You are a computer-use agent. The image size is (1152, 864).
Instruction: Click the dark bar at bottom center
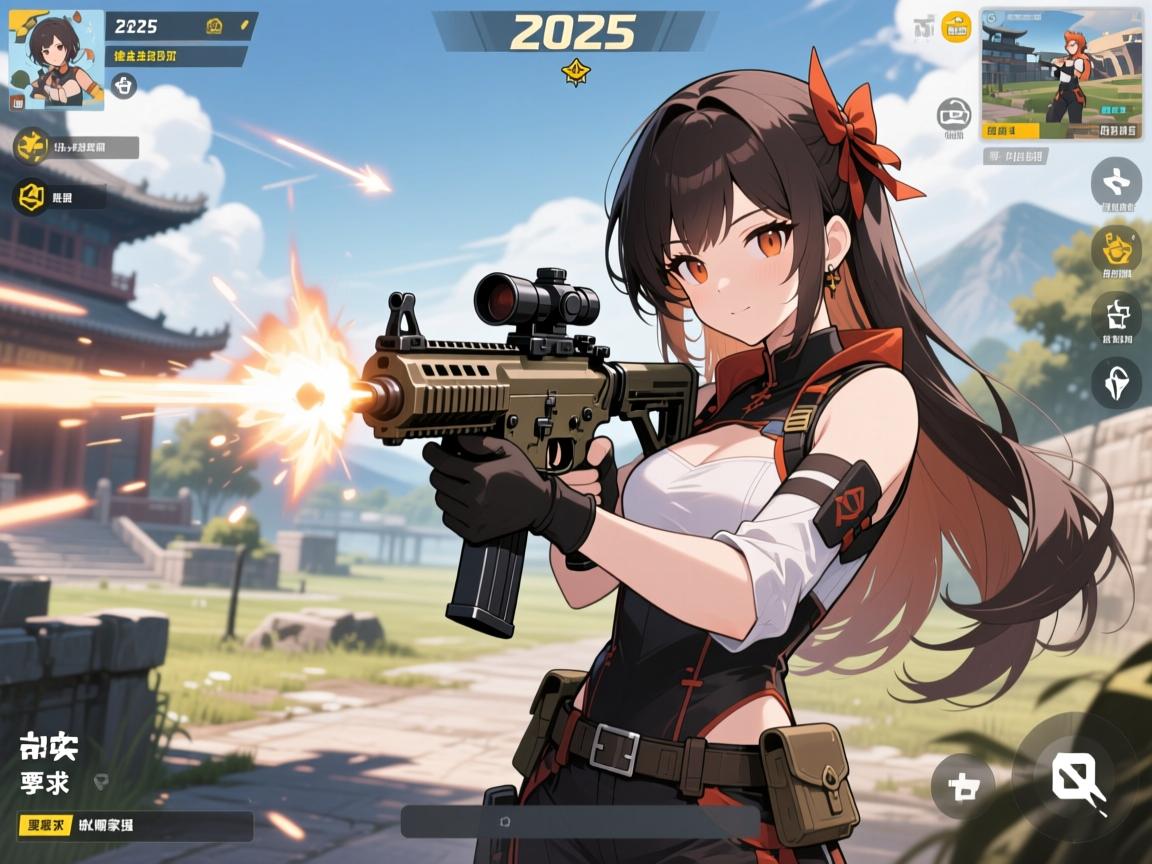[580, 822]
